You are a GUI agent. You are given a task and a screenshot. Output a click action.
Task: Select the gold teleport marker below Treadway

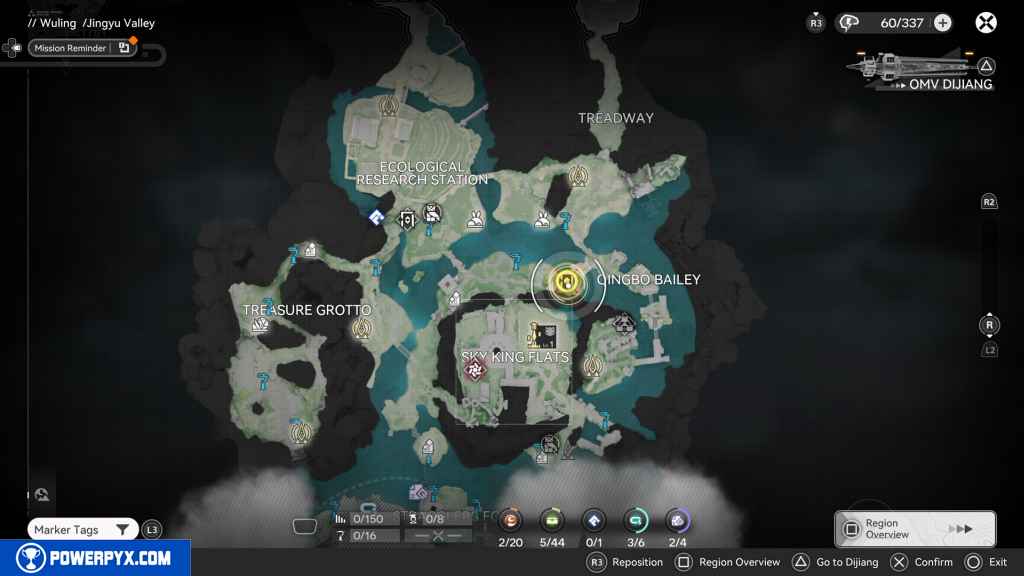click(x=577, y=177)
